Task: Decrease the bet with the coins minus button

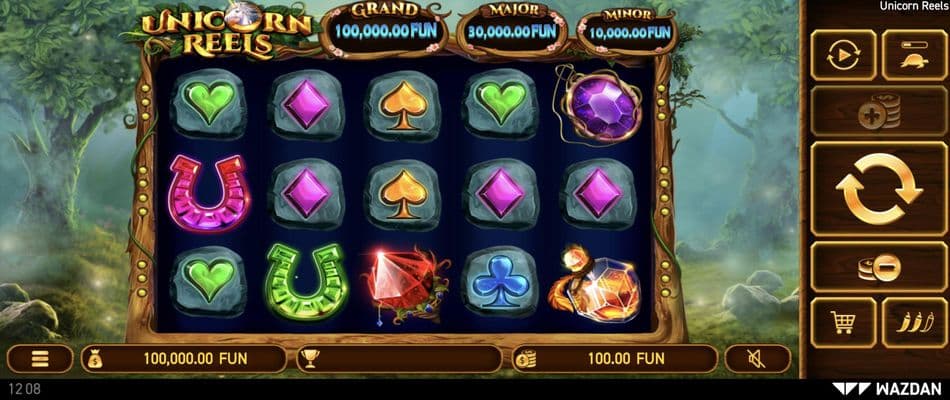Action: [x=878, y=266]
